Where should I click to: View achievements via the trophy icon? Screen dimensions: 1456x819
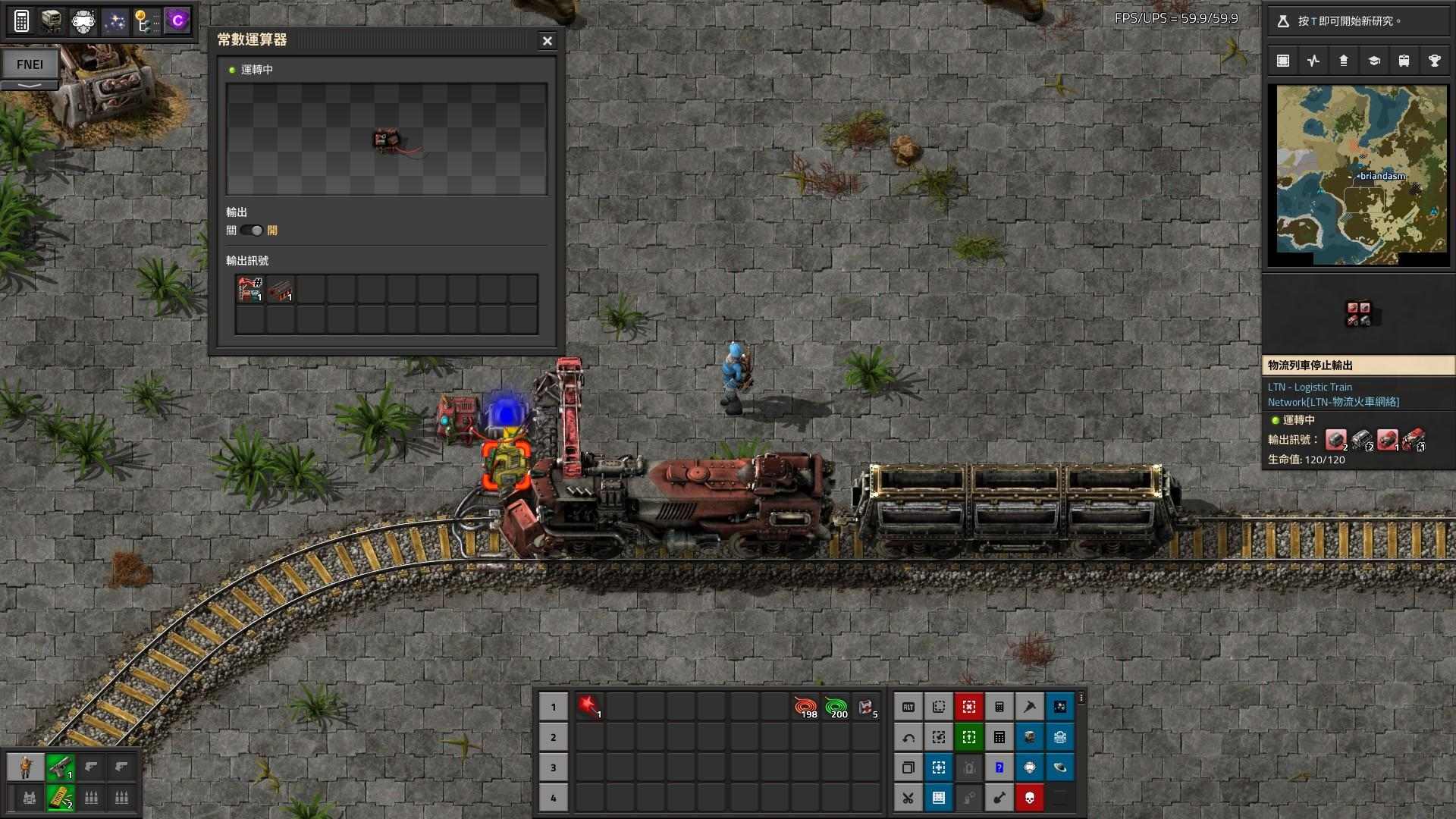pyautogui.click(x=1434, y=61)
